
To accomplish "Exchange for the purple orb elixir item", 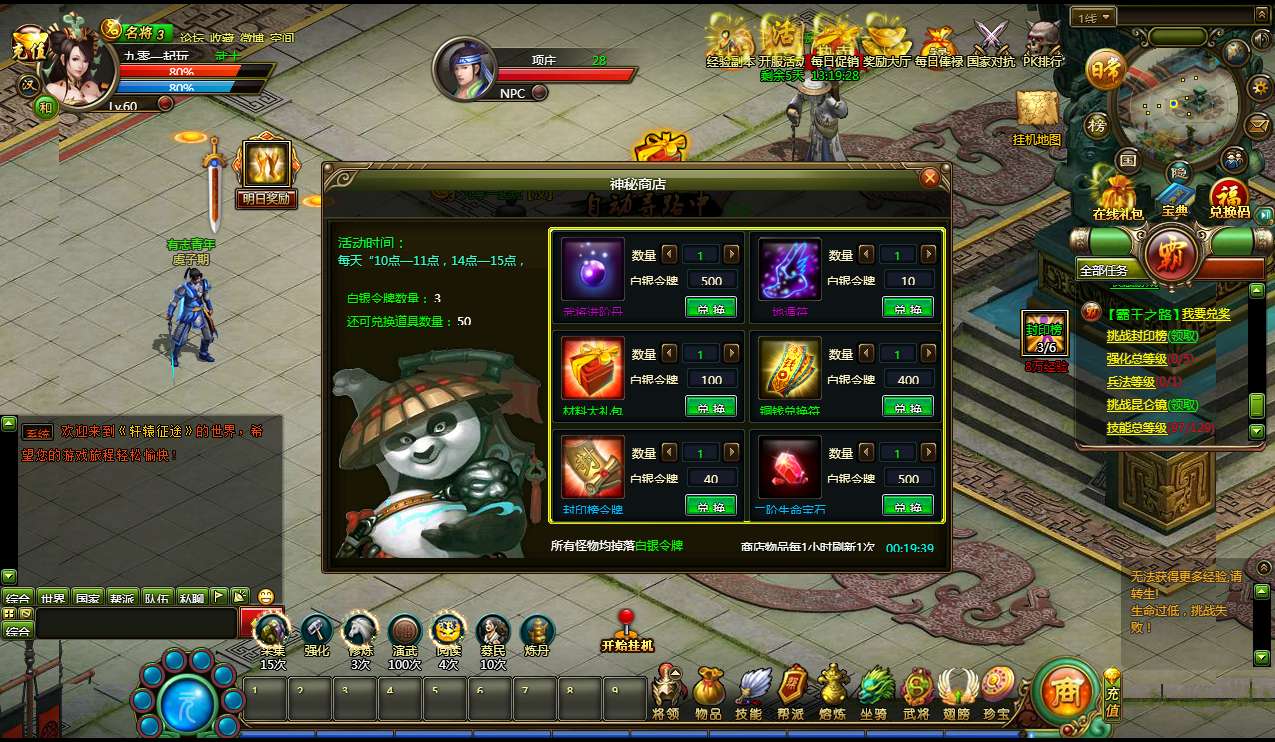I will point(710,308).
